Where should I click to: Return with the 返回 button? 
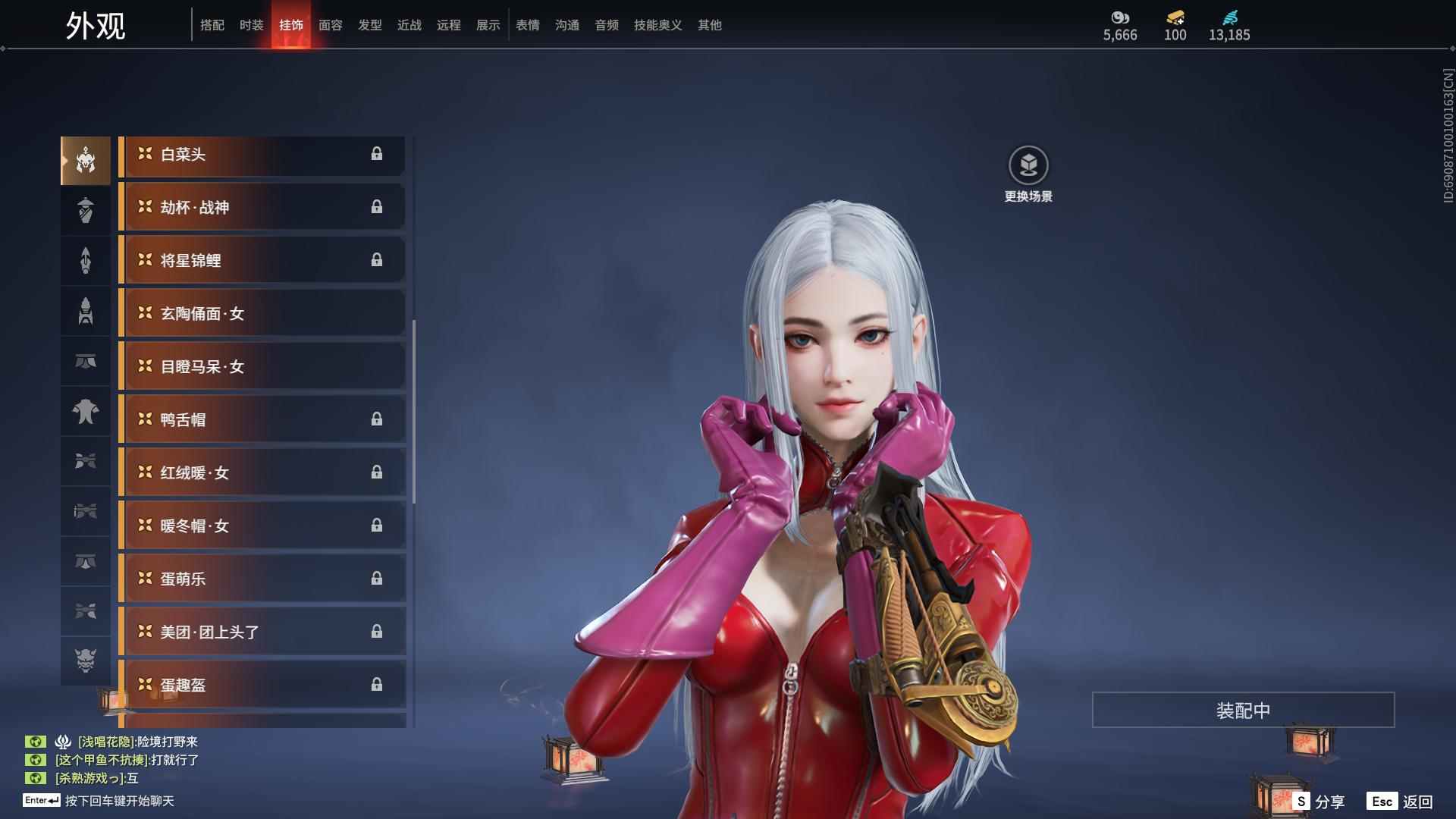[1401, 802]
